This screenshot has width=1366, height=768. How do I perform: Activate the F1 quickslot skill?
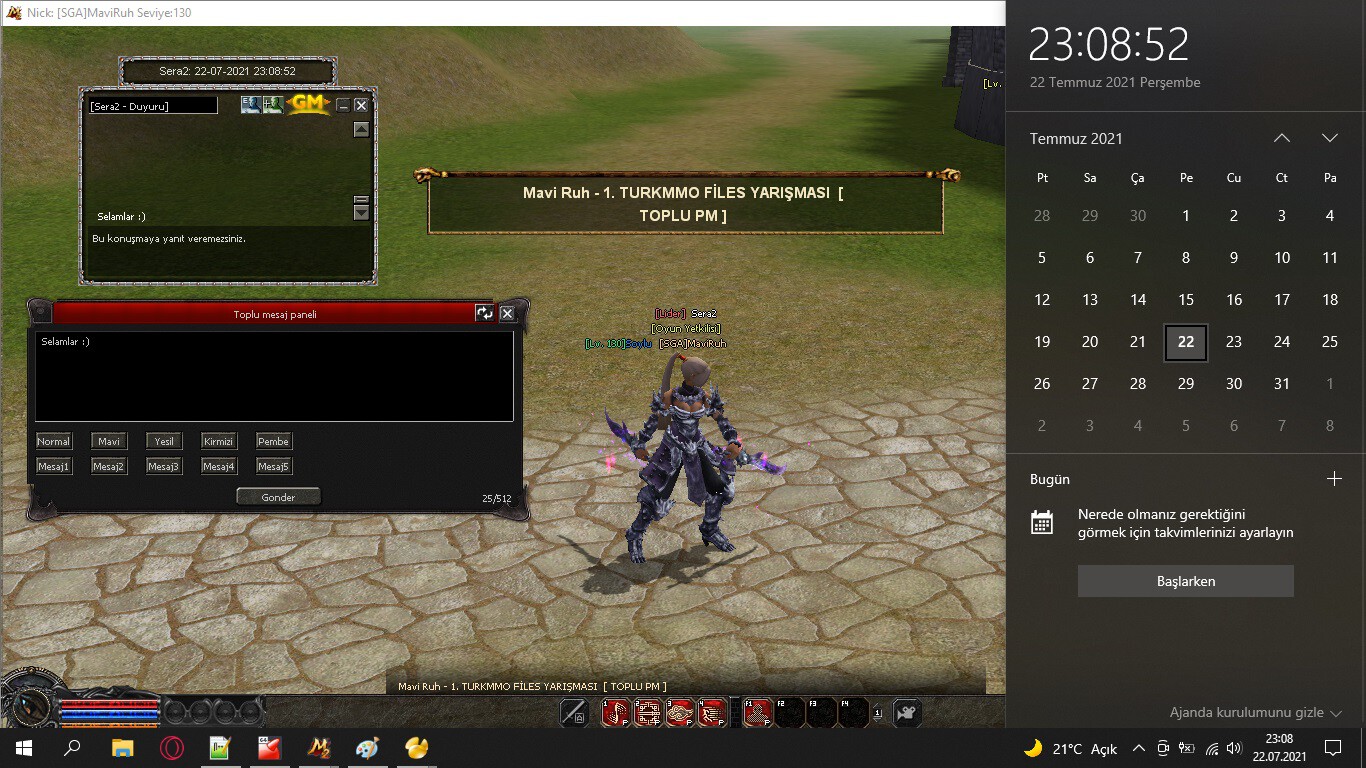tap(757, 713)
